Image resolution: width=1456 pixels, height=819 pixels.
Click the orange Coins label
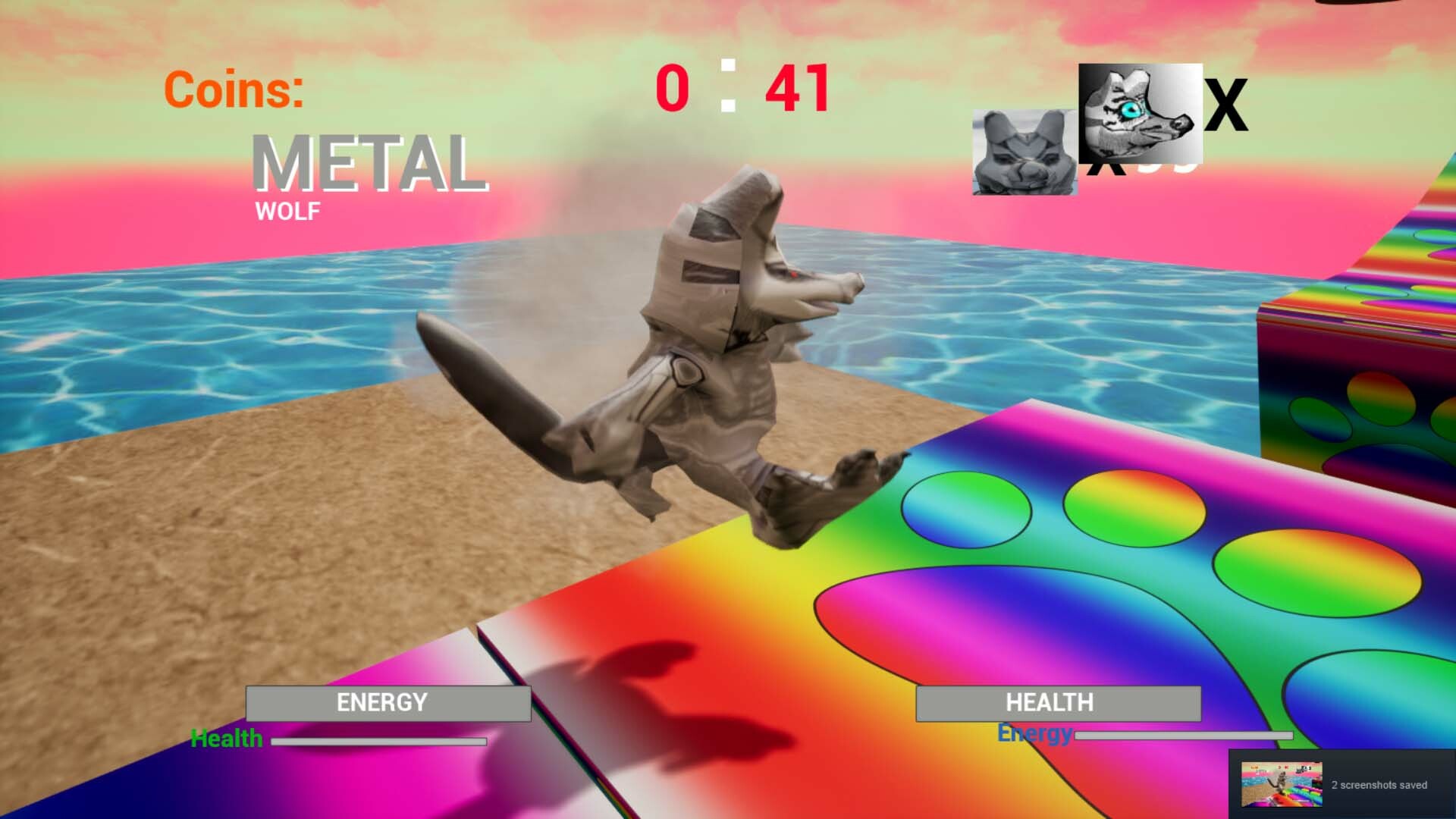click(232, 92)
